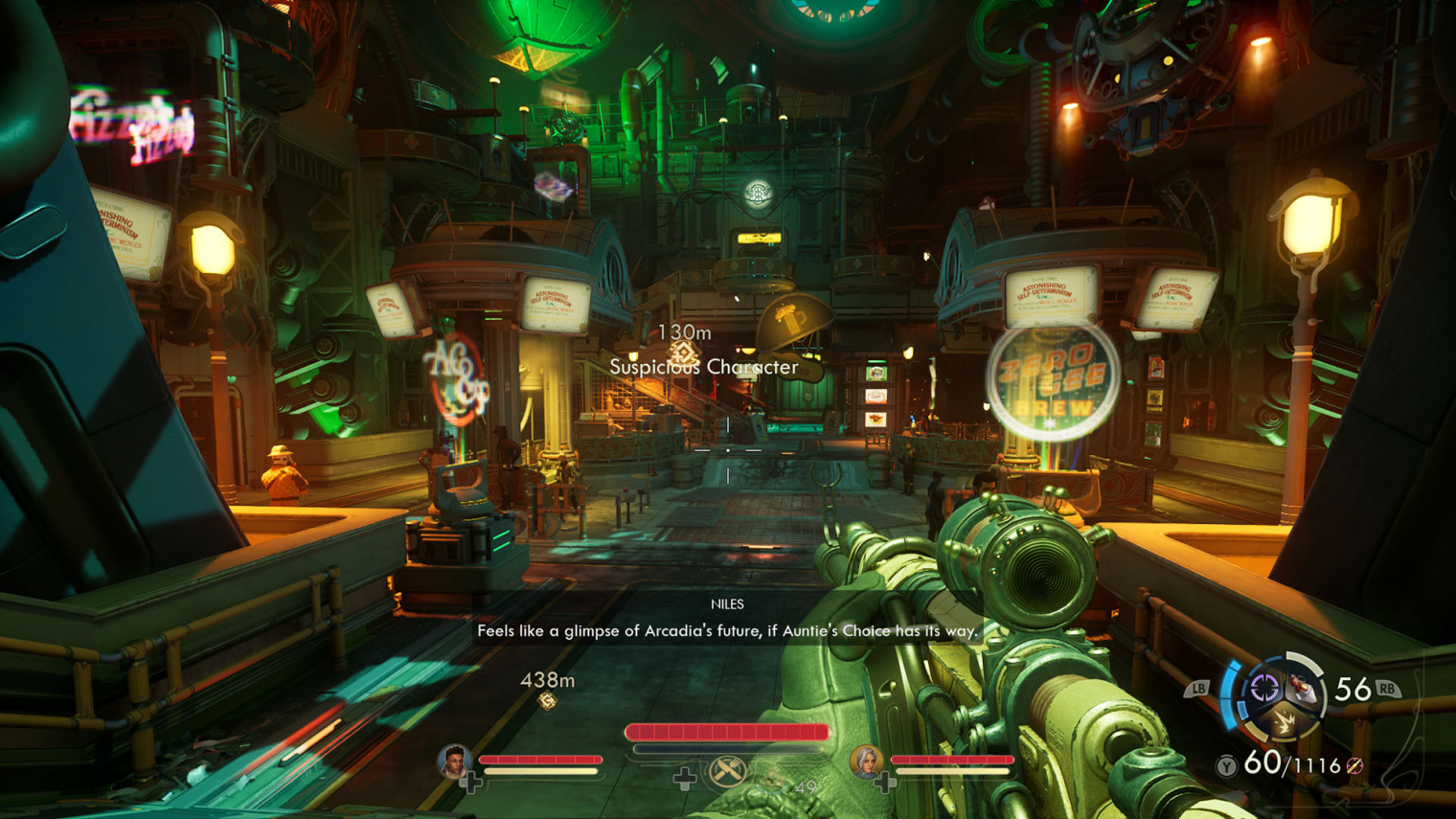This screenshot has width=1456, height=819.
Task: Activate the crossed fork and knife icon
Action: click(727, 771)
